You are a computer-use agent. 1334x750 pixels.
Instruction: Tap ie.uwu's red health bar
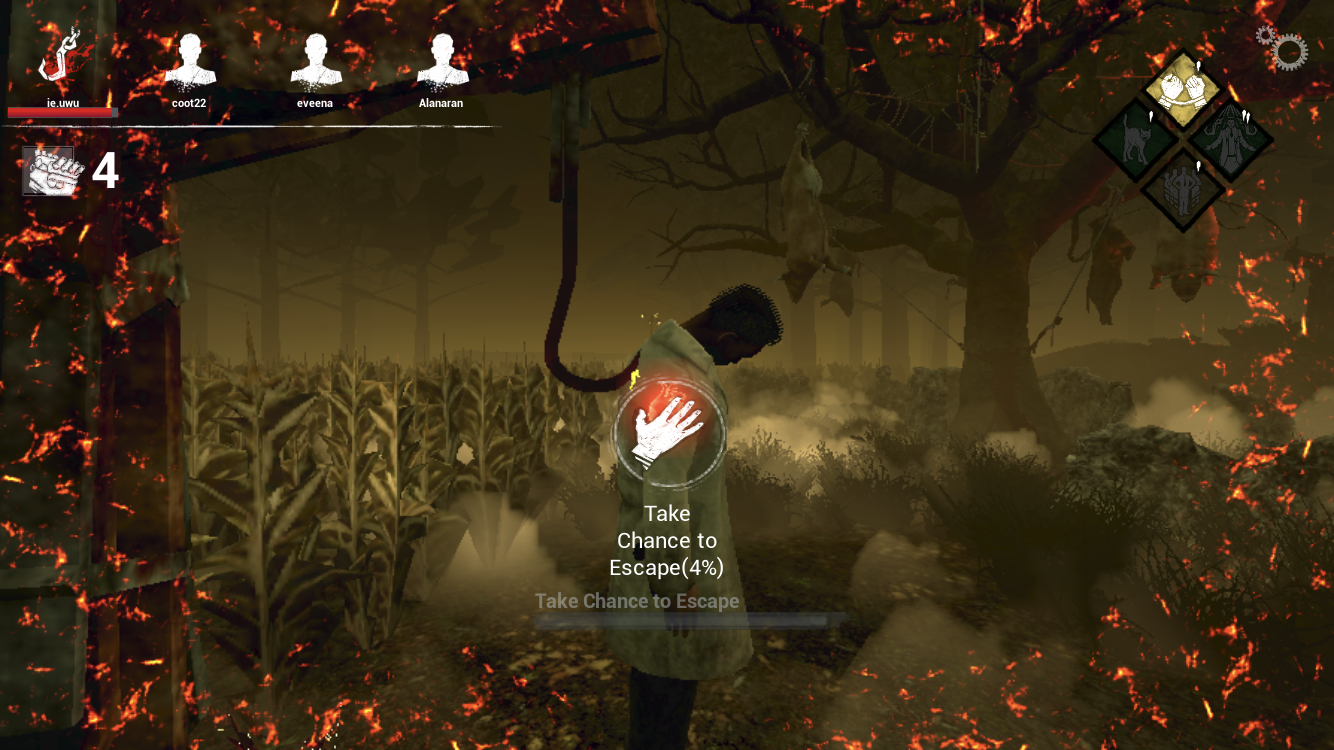(x=62, y=112)
